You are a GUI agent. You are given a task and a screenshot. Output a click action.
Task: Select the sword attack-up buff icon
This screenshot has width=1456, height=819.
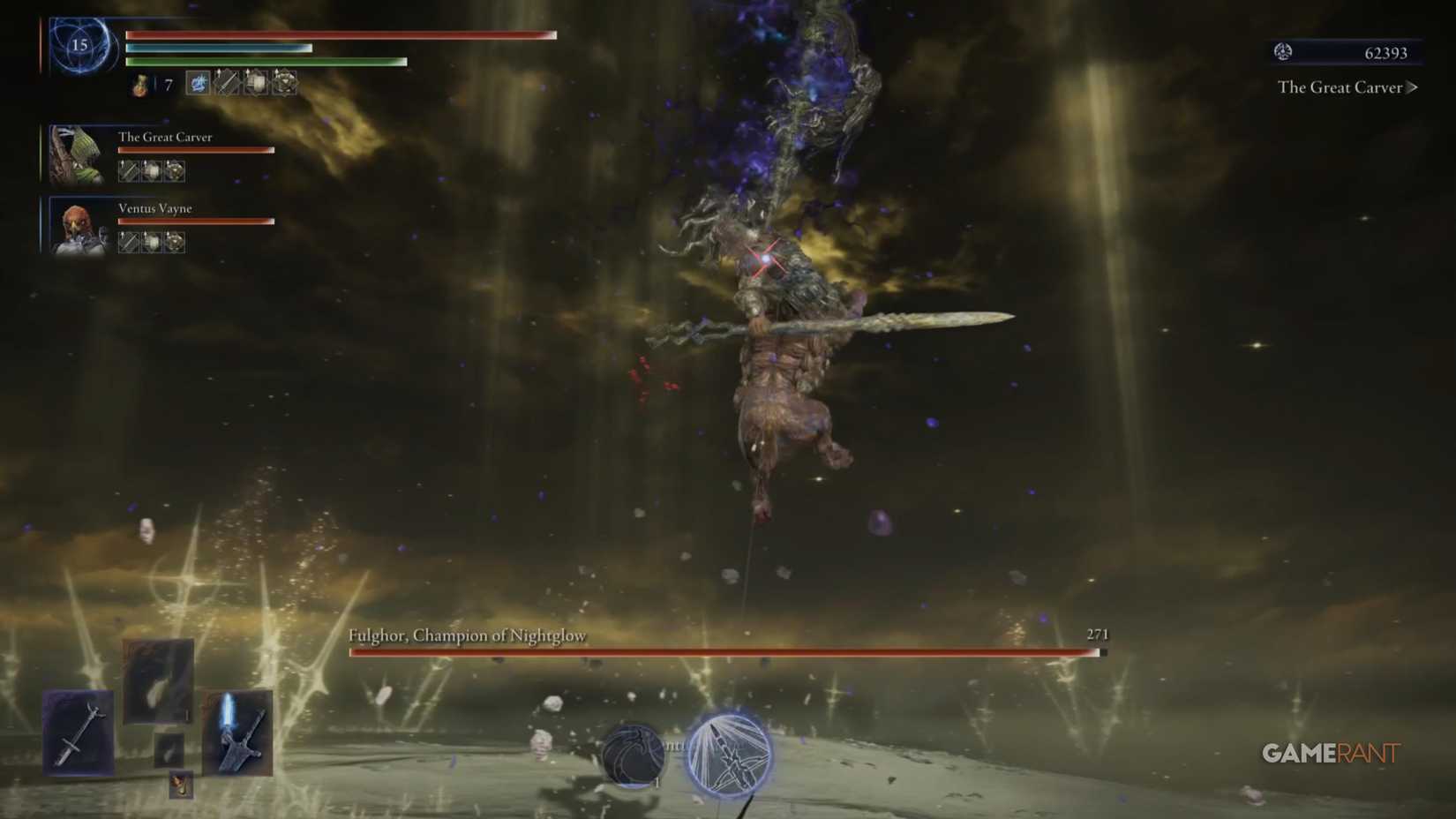click(227, 84)
